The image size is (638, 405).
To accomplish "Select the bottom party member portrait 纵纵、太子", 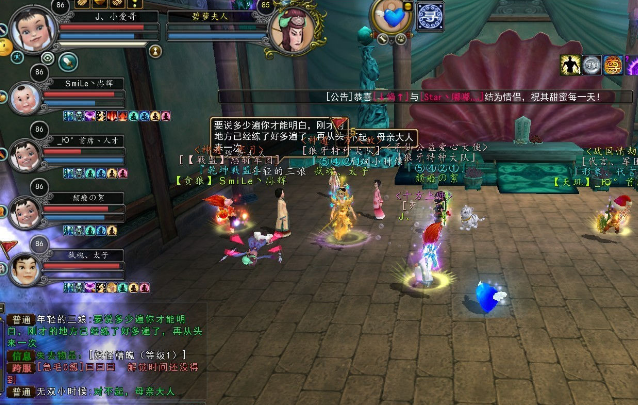I will 25,267.
